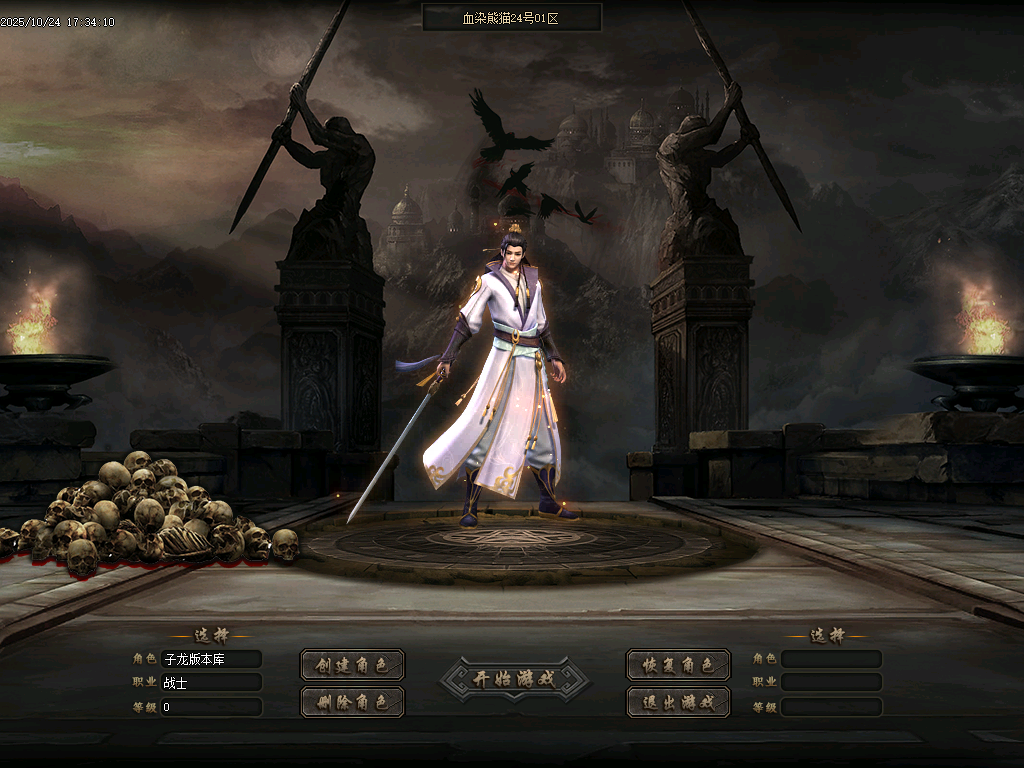
Task: Select the 子龙版本库 character name entry
Action: (x=211, y=659)
